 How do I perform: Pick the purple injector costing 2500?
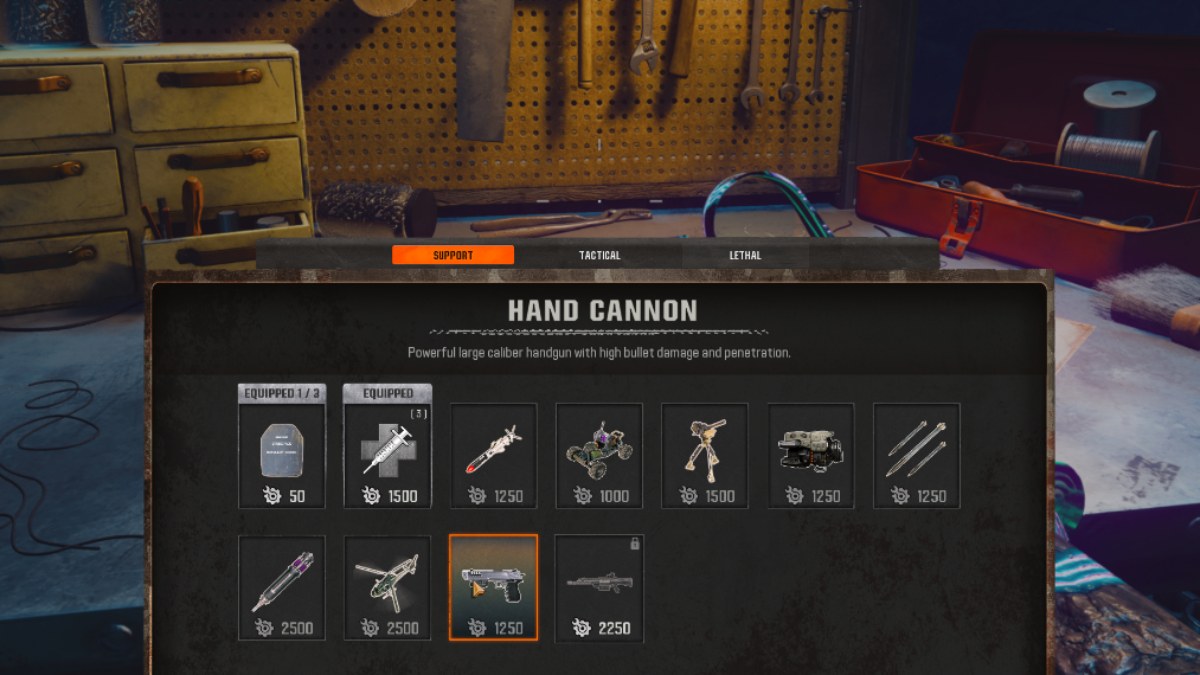tap(282, 587)
